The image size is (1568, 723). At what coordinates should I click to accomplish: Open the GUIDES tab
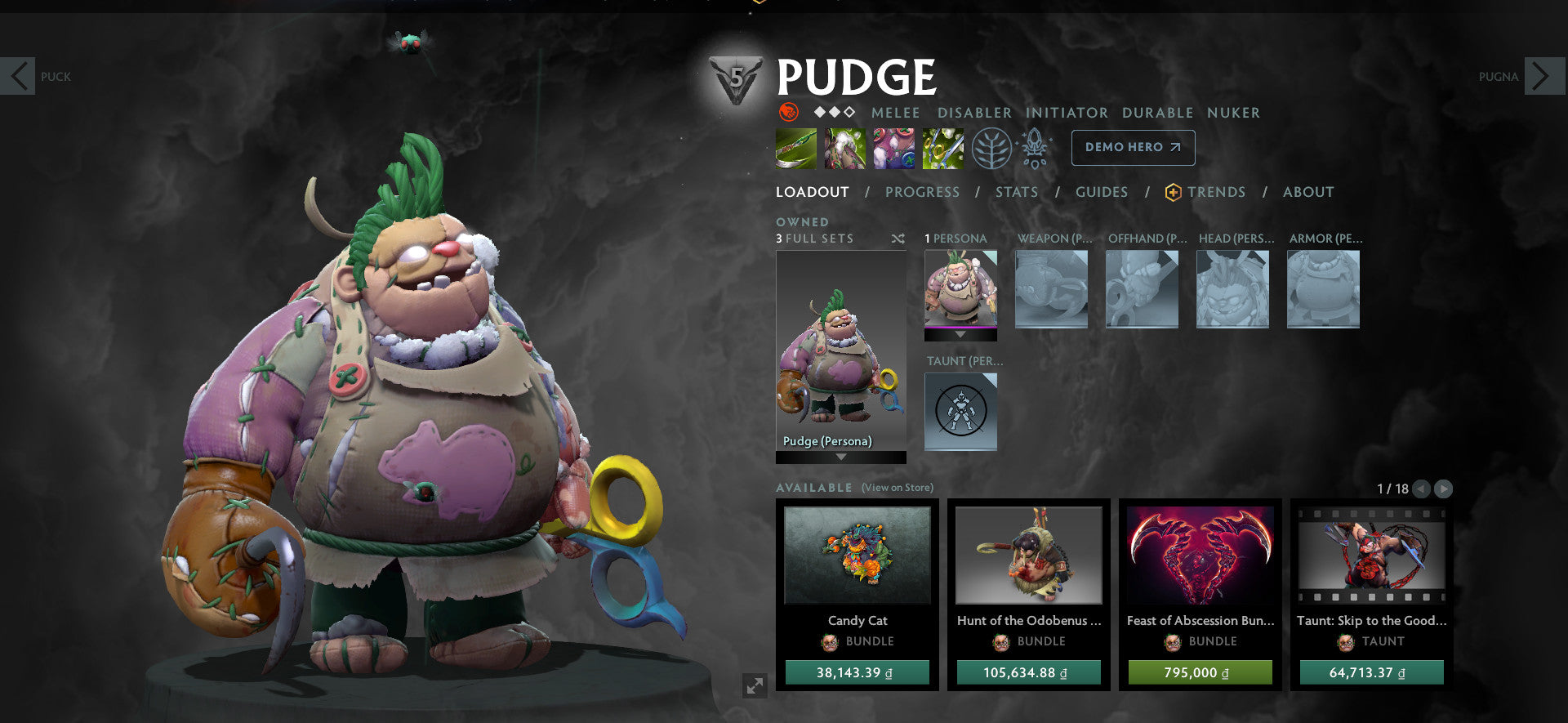coord(1102,192)
